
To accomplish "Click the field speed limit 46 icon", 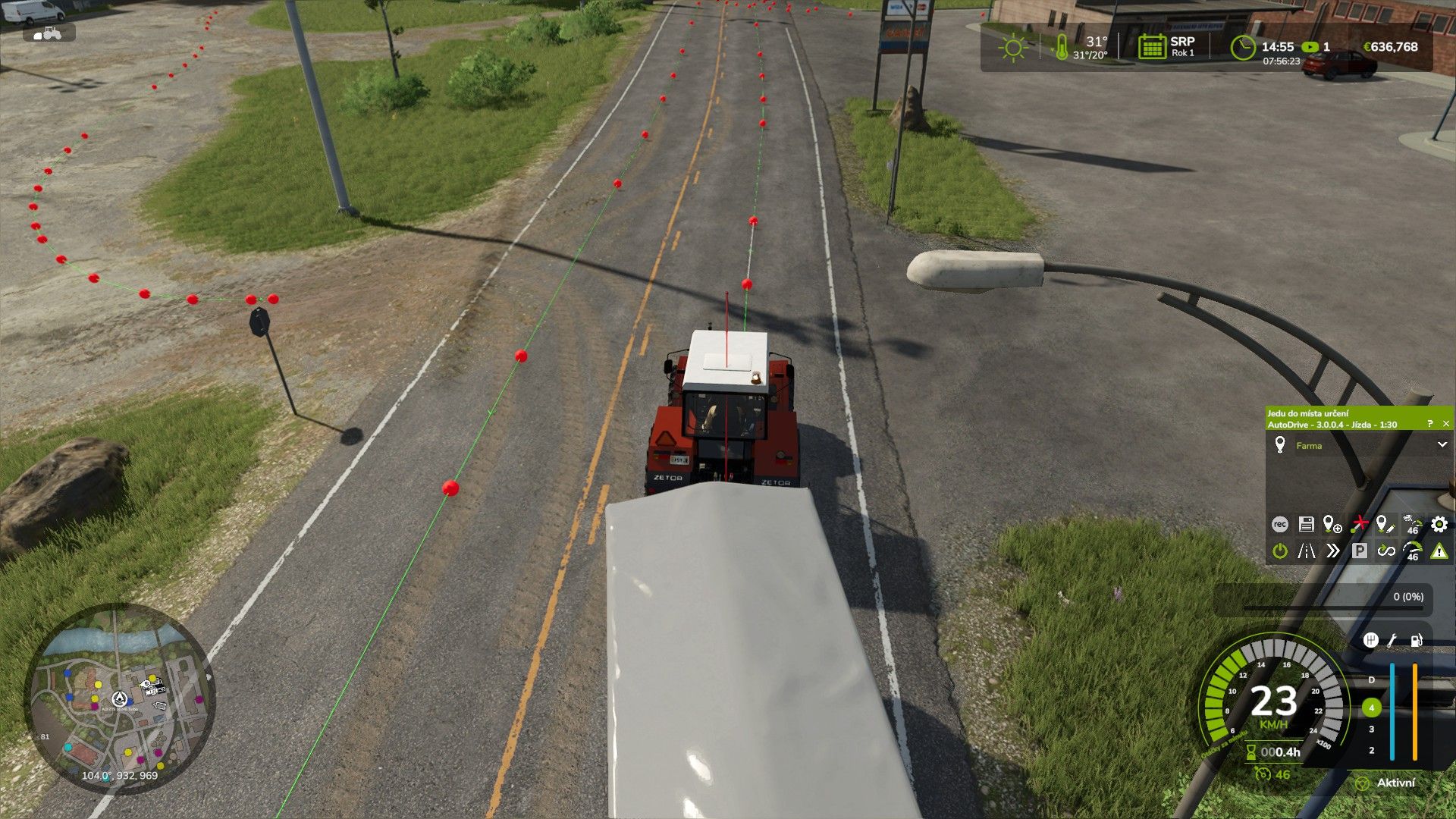I will [x=1412, y=524].
